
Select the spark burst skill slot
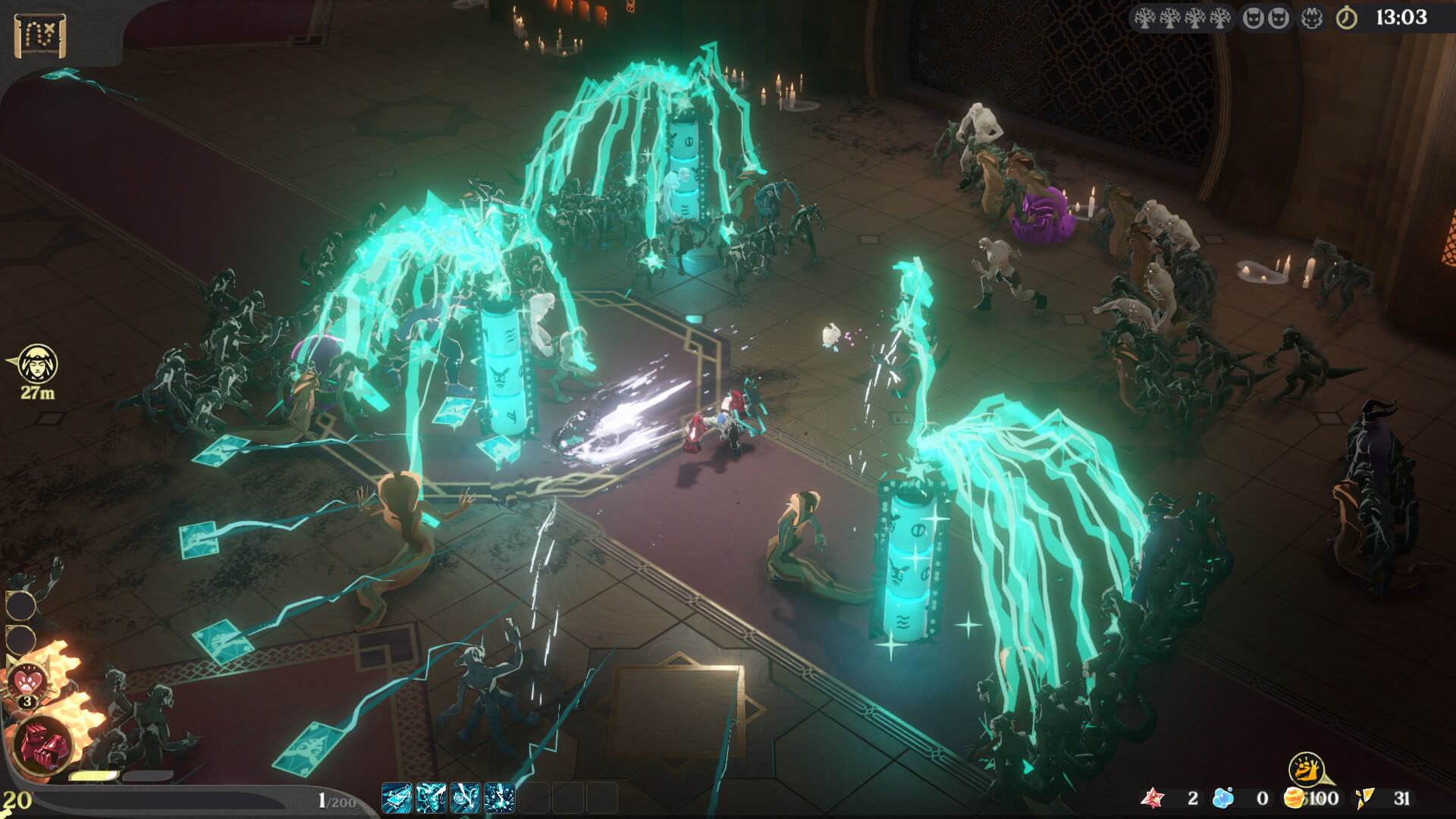coord(499,798)
